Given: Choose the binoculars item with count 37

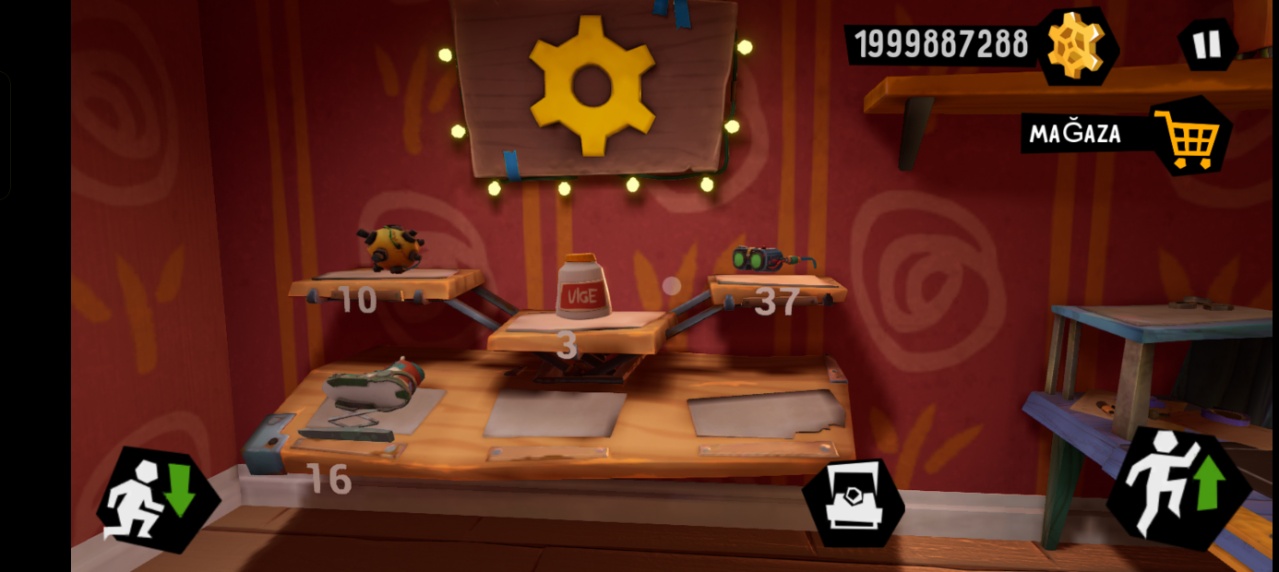Looking at the screenshot, I should [x=768, y=260].
